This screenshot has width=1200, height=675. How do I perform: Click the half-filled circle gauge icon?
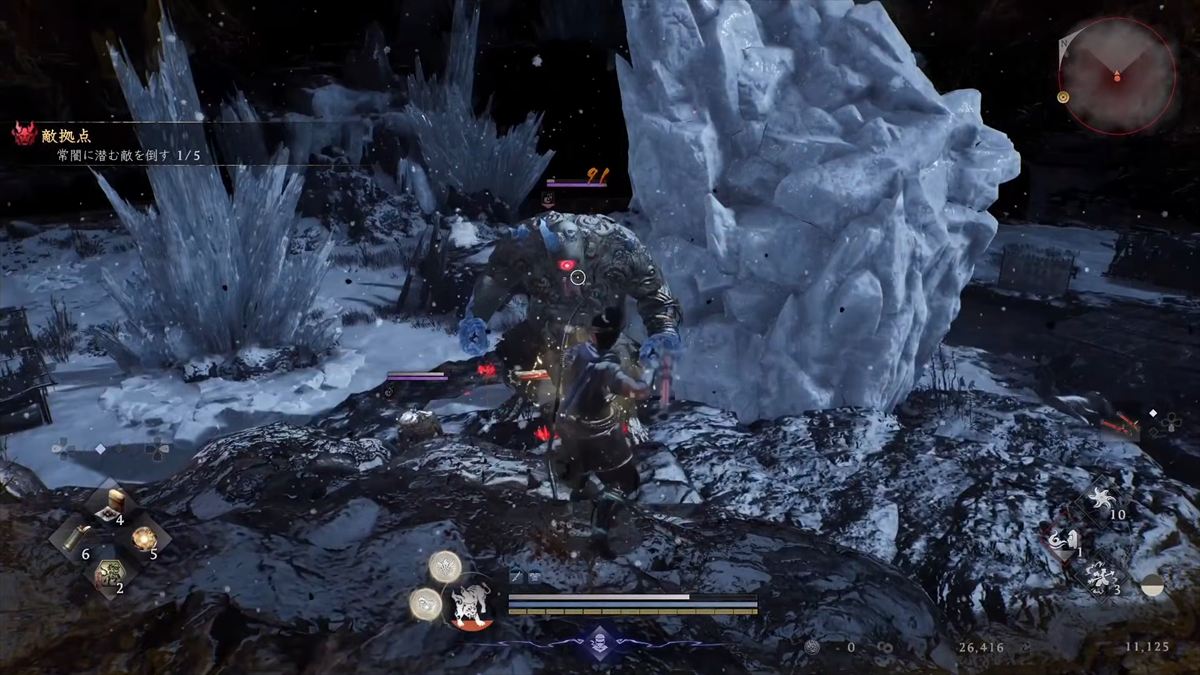1153,586
